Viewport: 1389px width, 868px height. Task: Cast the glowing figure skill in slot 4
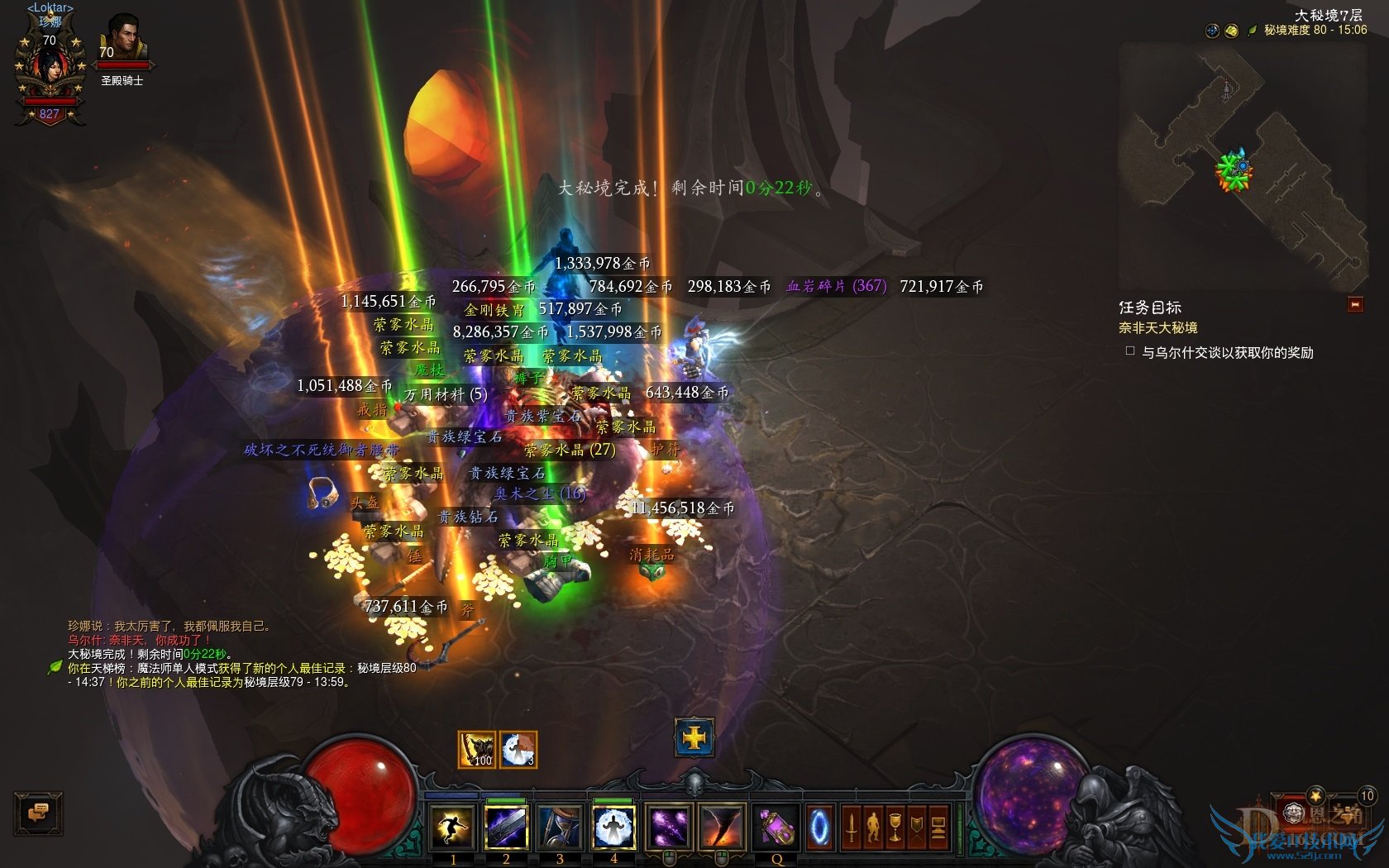tap(613, 827)
